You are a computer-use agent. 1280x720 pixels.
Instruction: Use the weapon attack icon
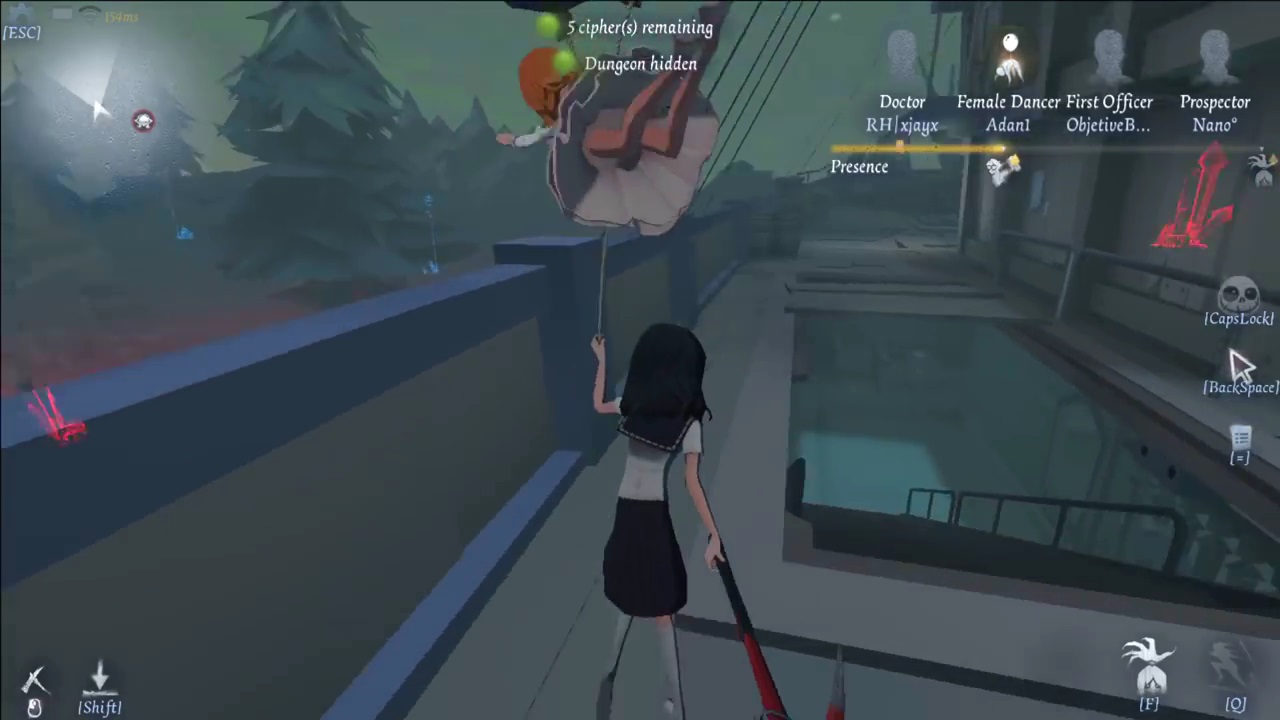(x=35, y=682)
